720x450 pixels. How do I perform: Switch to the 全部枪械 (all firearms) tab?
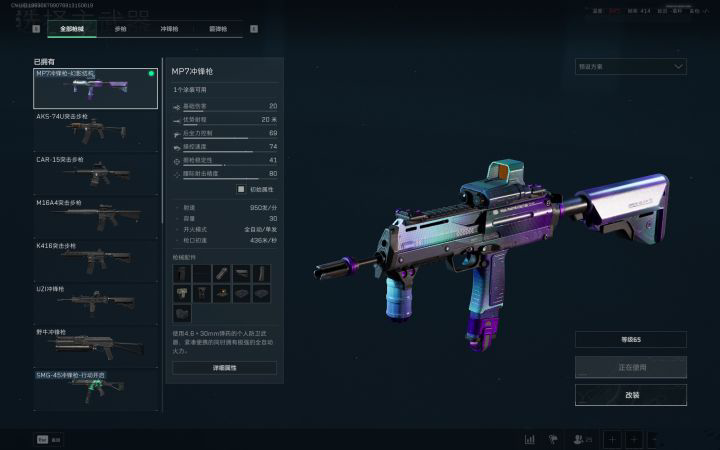(x=71, y=29)
